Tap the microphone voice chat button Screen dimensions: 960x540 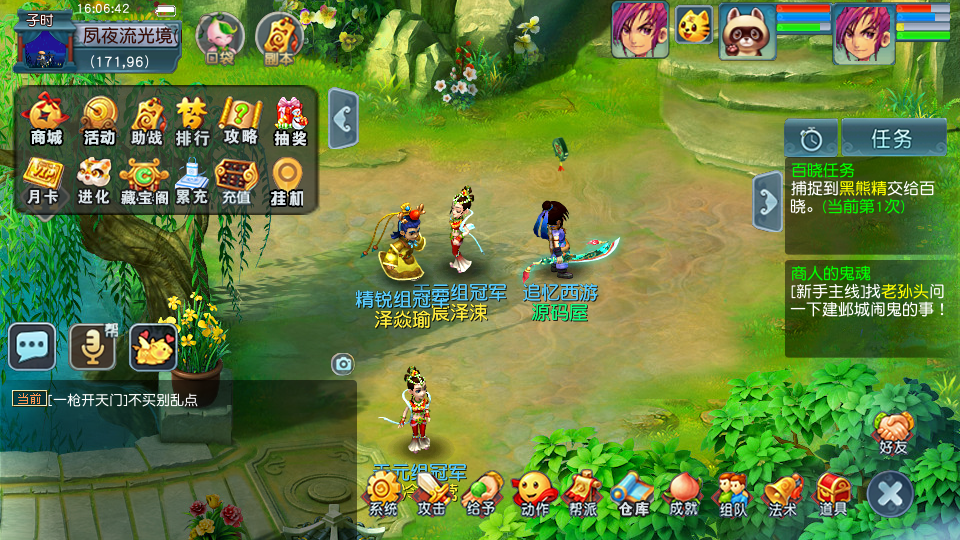[92, 346]
